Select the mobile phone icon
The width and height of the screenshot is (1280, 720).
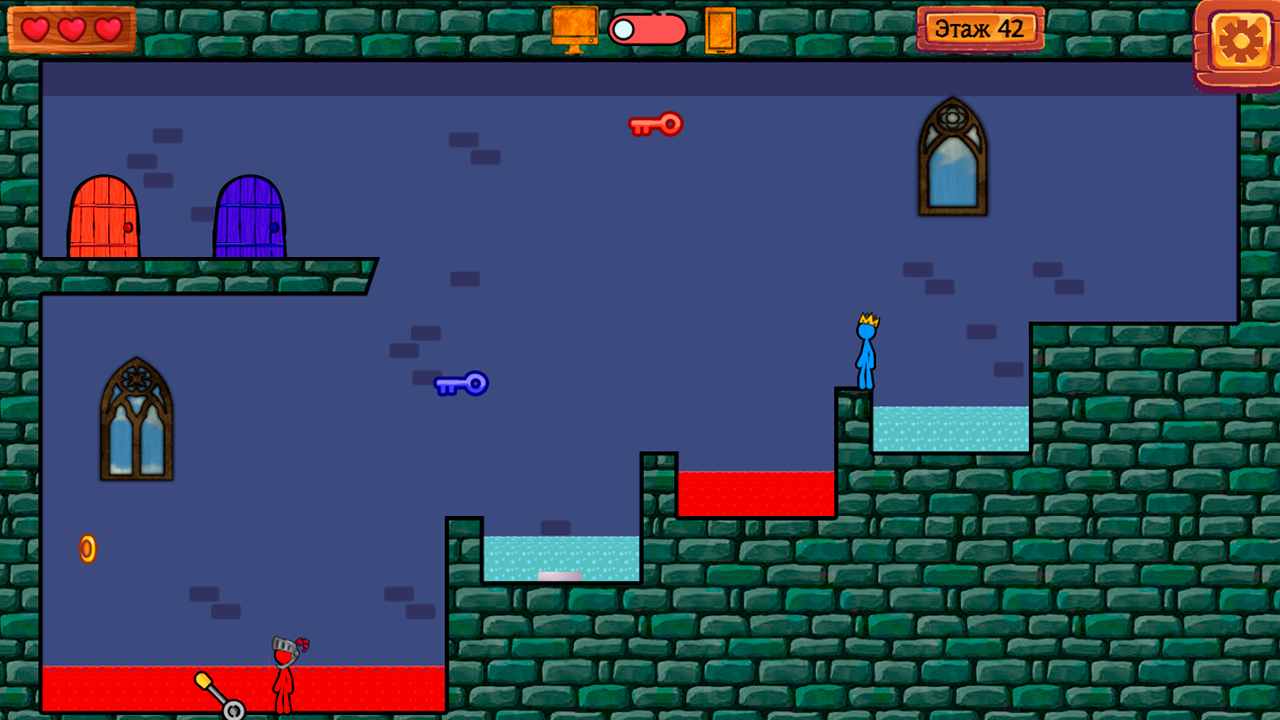point(722,29)
